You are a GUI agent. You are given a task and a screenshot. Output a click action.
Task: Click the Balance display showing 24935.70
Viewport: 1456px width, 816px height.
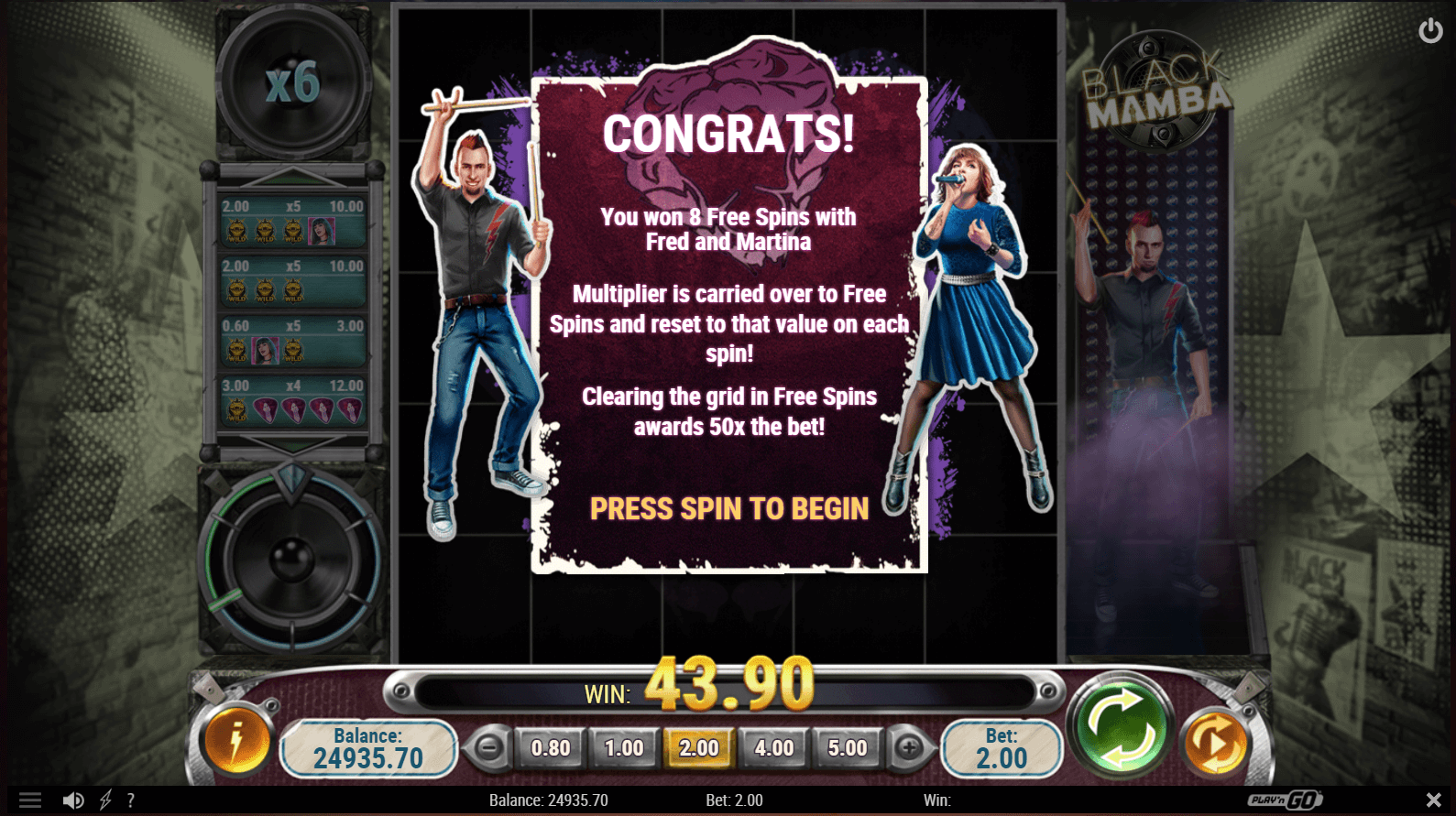[x=367, y=747]
